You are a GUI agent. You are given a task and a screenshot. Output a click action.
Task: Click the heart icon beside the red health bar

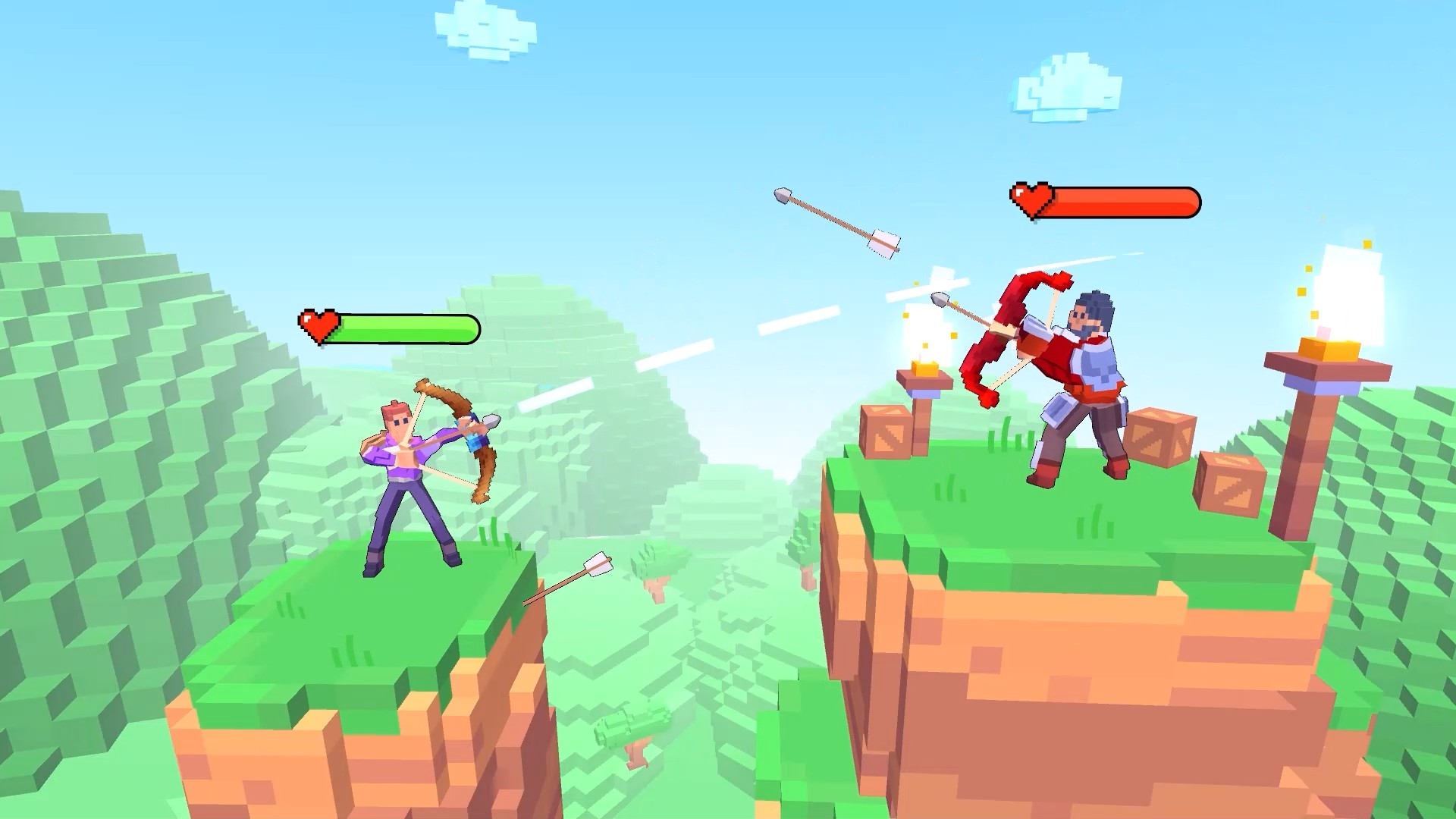(x=1033, y=199)
